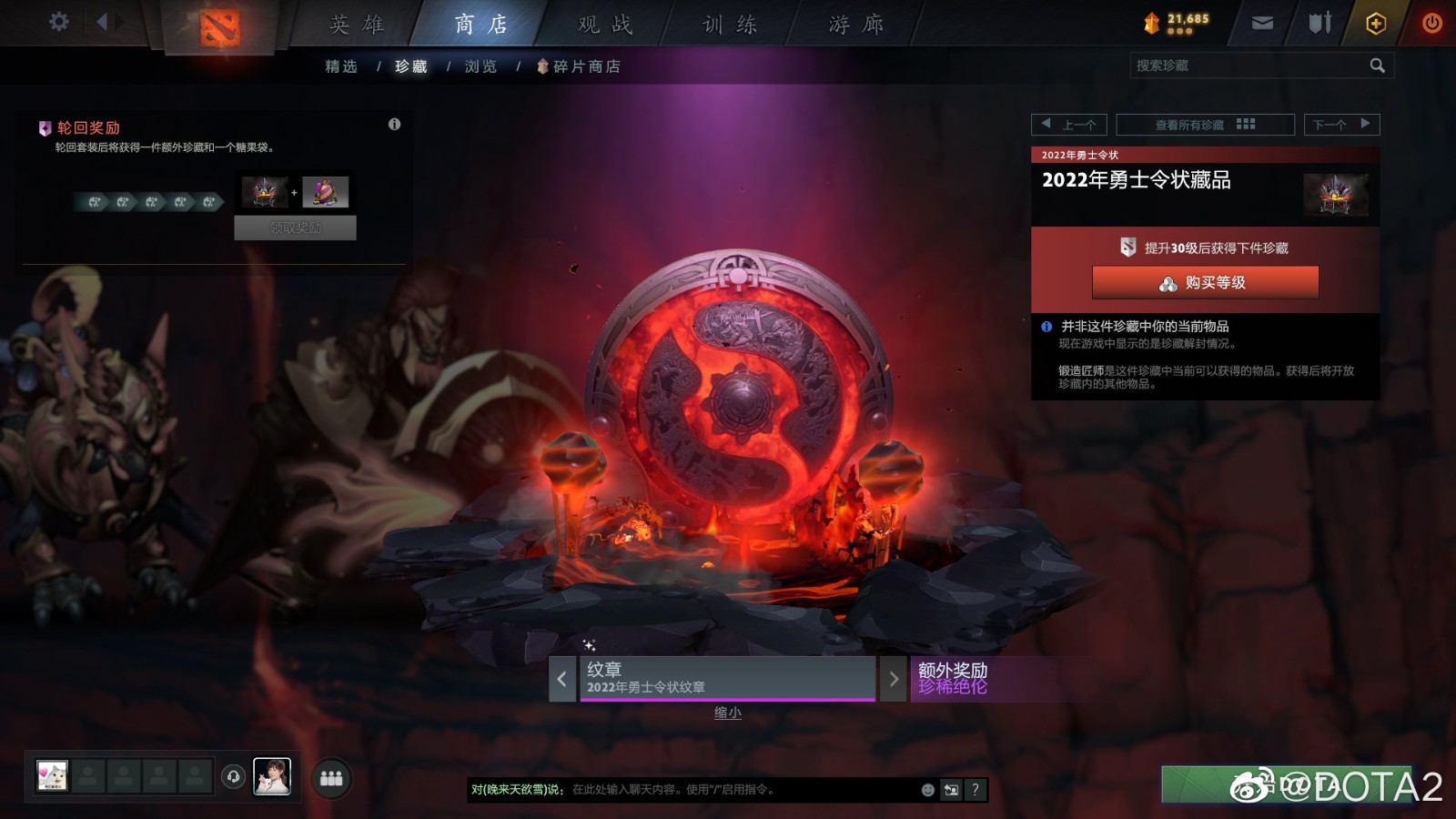
Task: Open the settings gear menu
Action: pos(59,23)
